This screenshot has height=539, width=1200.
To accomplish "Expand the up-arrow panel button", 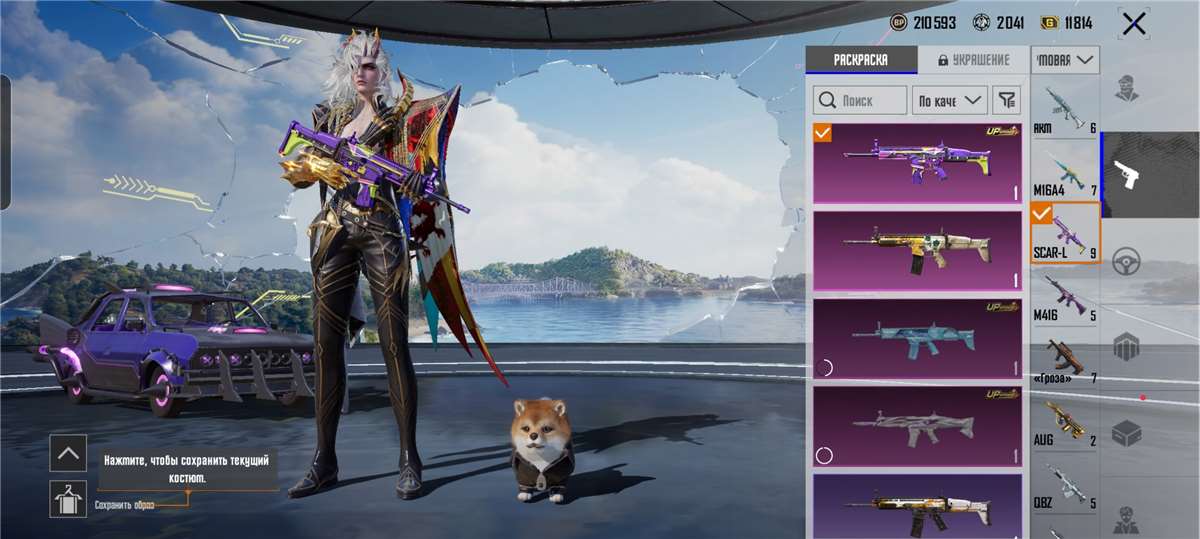I will coord(68,453).
